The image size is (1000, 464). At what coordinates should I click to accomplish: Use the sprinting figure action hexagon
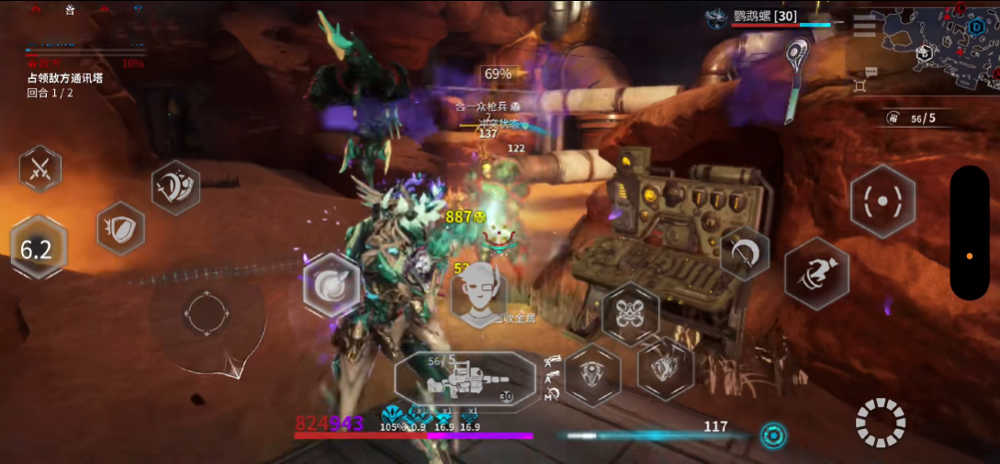816,273
